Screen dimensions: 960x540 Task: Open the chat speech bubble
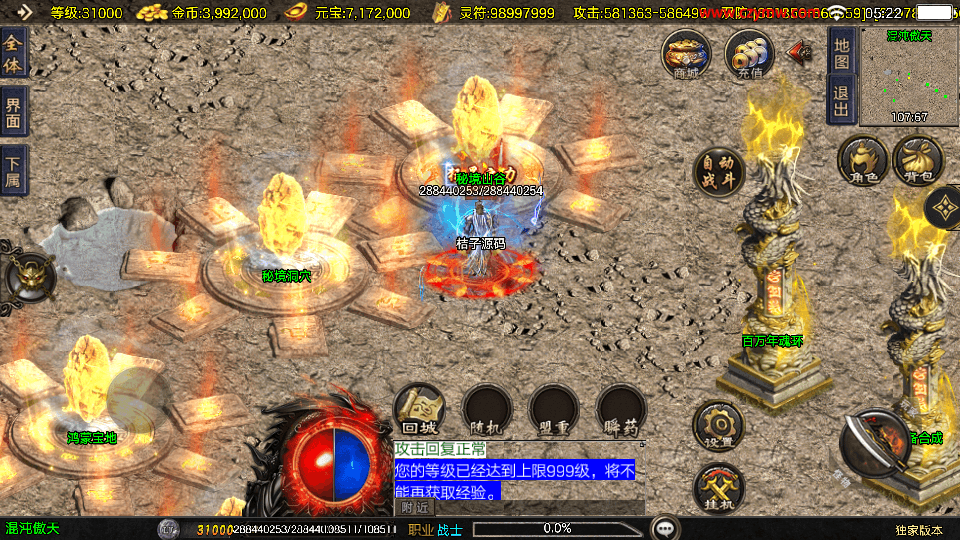pyautogui.click(x=664, y=528)
